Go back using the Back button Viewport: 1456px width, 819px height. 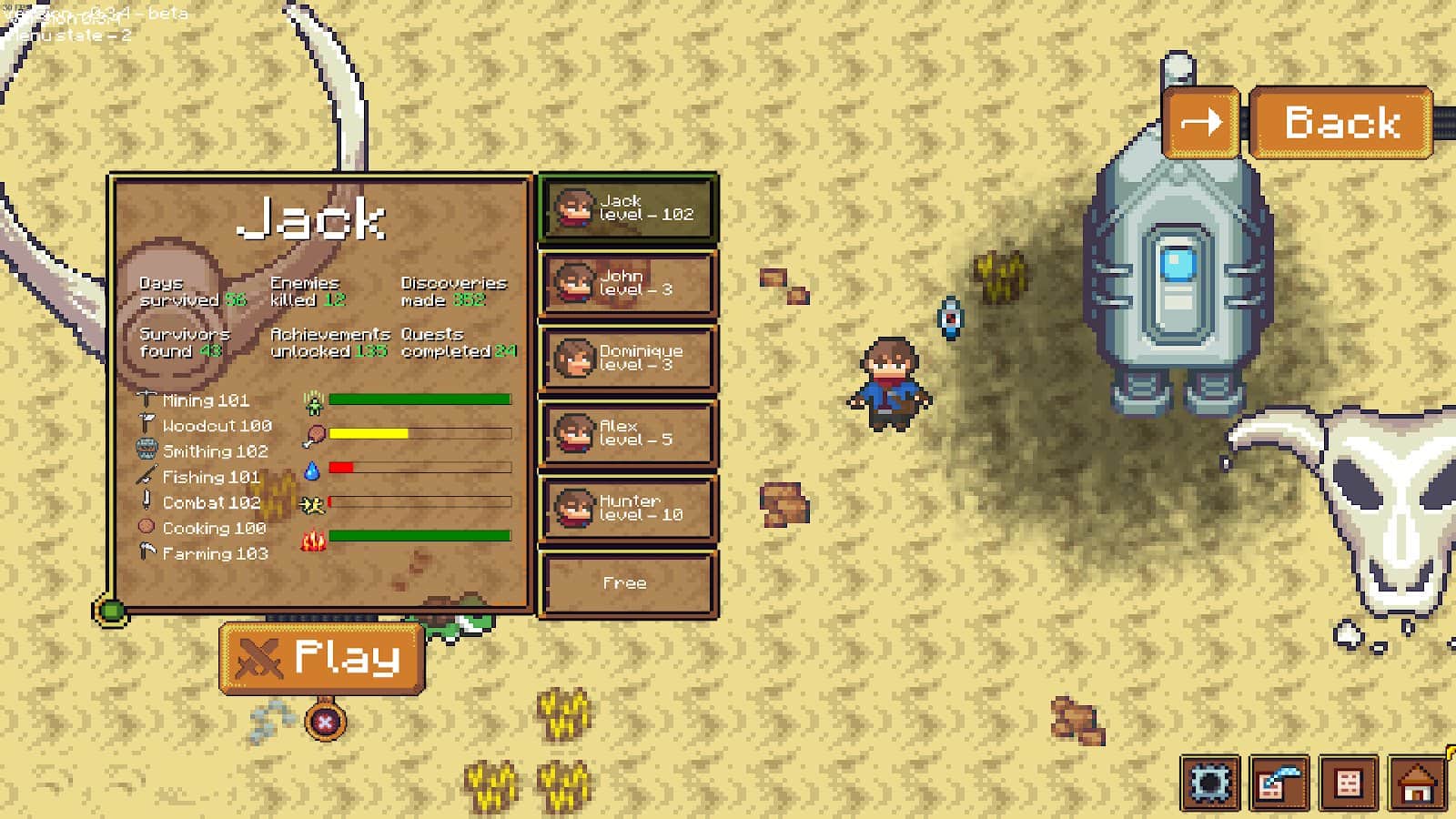1341,123
